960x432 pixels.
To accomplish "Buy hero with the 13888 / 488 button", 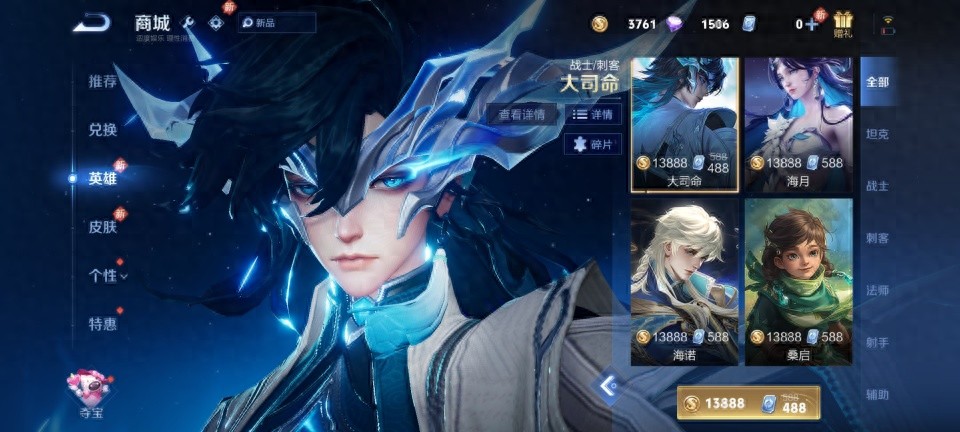I will pyautogui.click(x=748, y=403).
